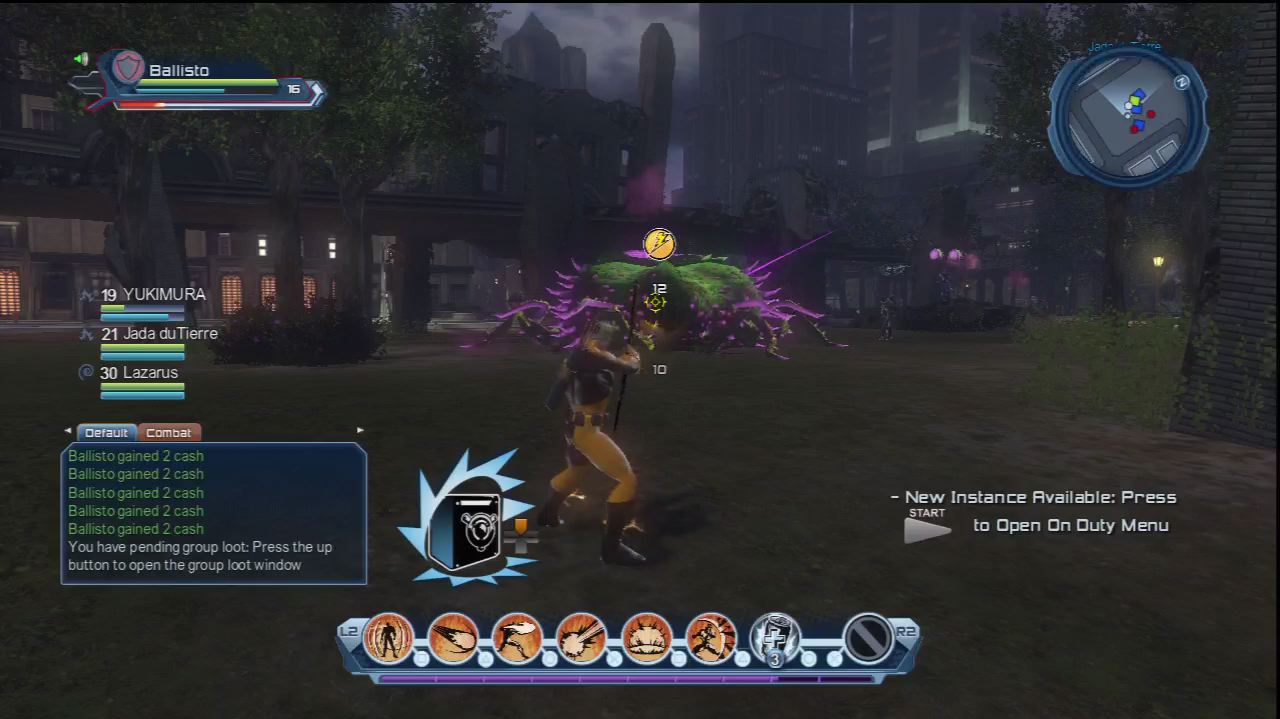The width and height of the screenshot is (1280, 719).
Task: Open the circular minimap
Action: tap(1127, 115)
